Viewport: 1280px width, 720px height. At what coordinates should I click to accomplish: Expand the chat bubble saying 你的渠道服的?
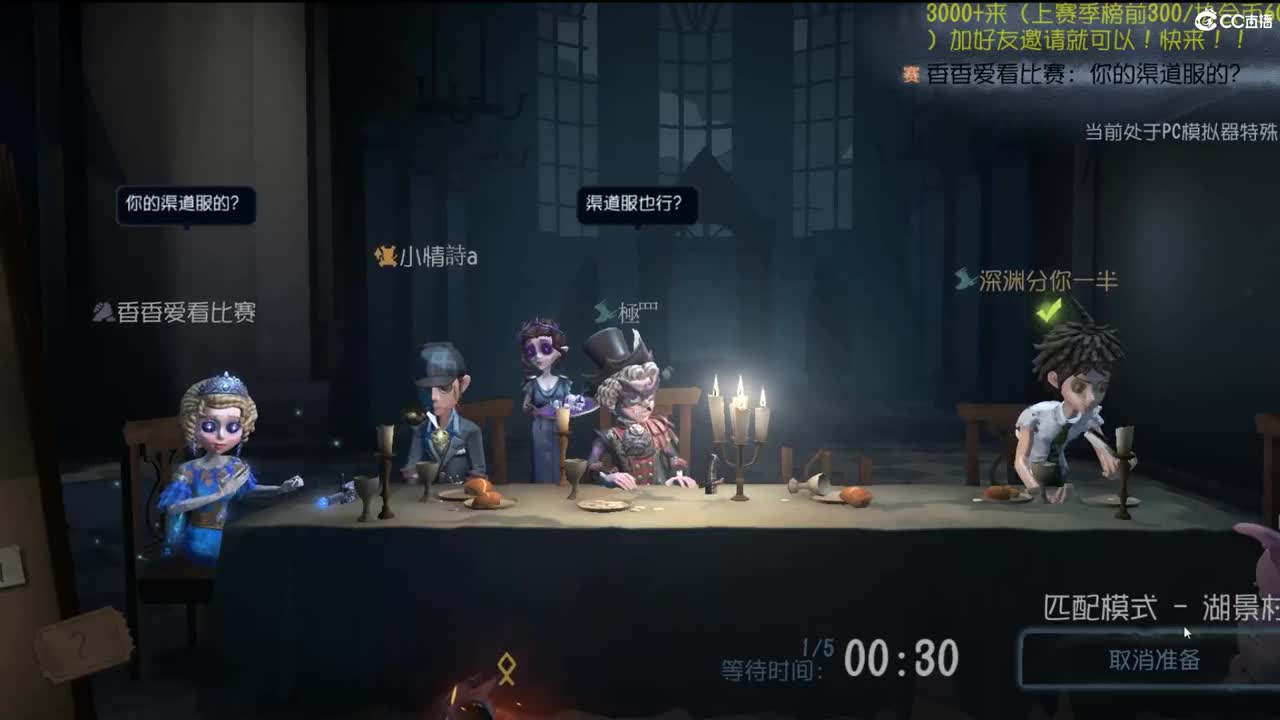186,208
